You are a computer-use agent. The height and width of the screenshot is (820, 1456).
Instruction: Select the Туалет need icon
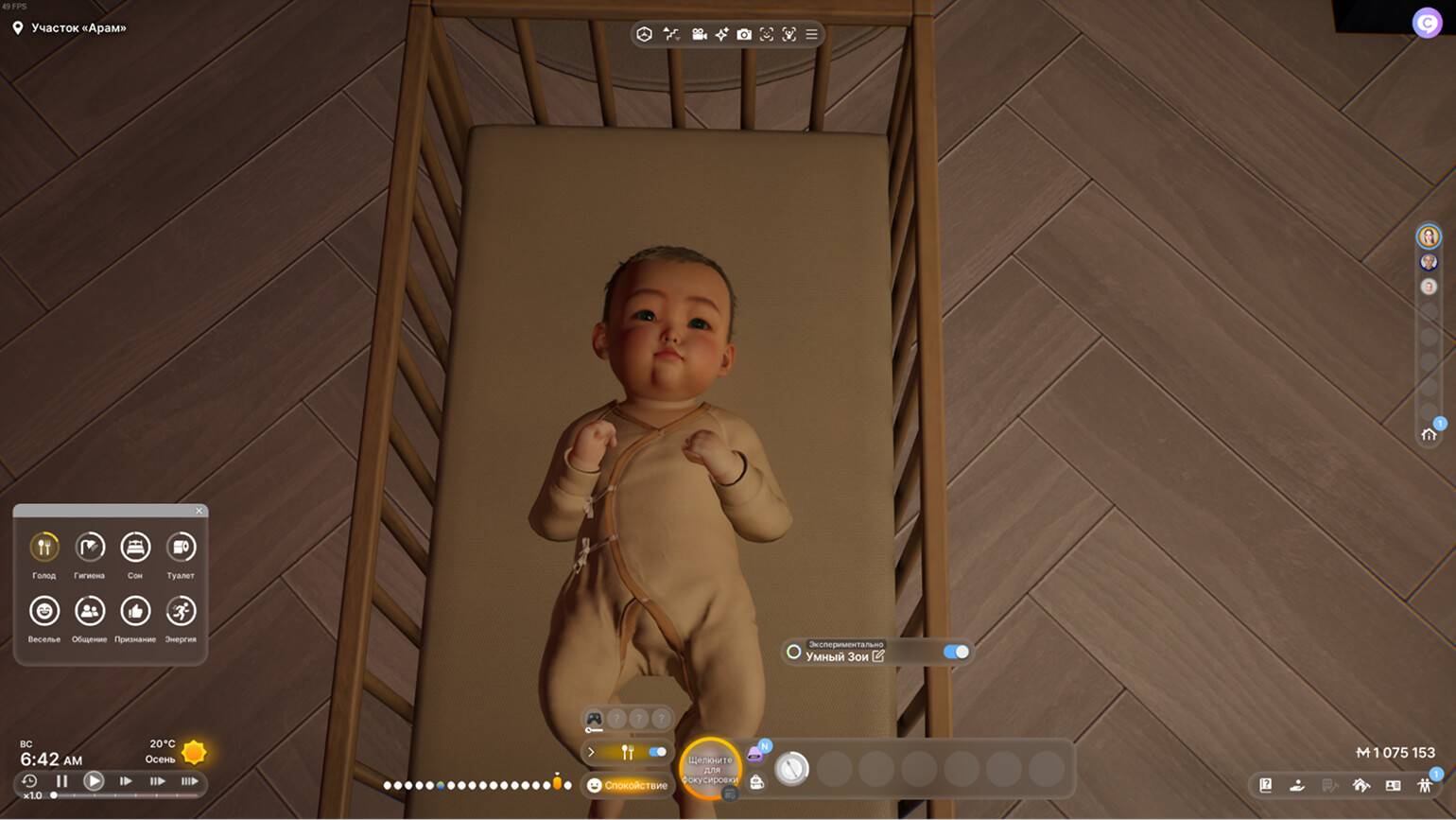point(181,548)
